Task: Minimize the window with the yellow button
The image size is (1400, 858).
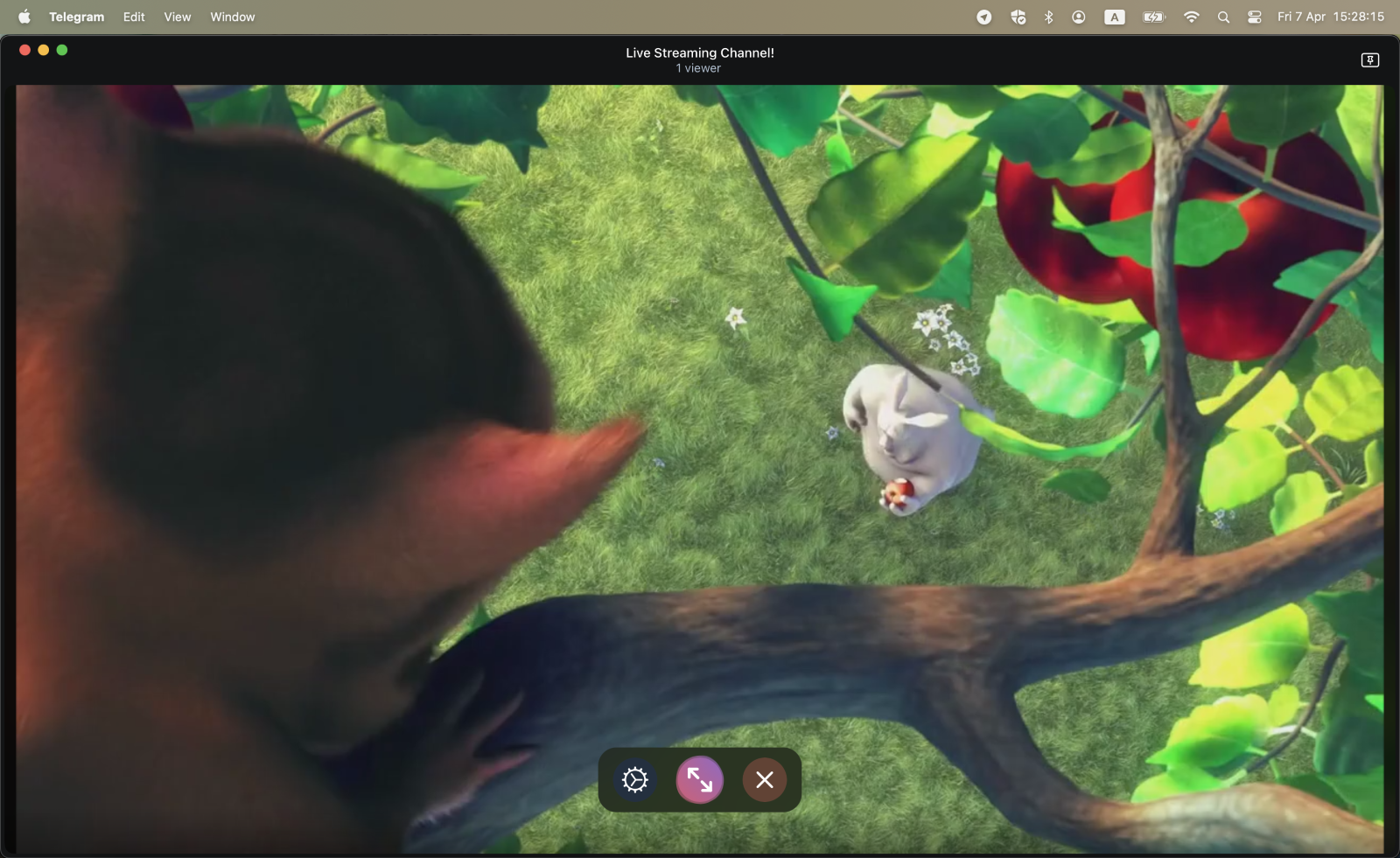Action: point(44,50)
